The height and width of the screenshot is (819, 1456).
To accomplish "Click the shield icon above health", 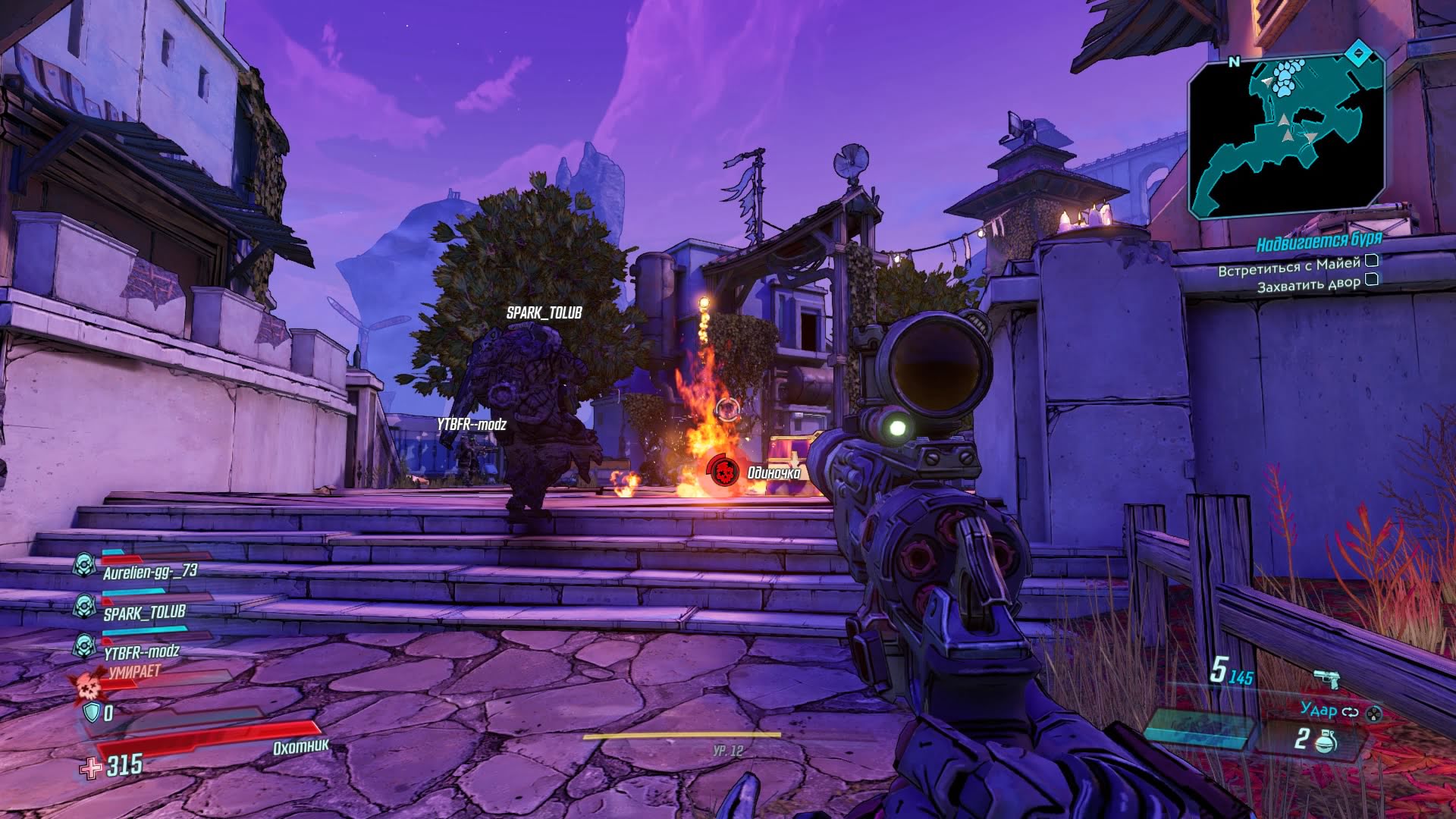I will [92, 712].
